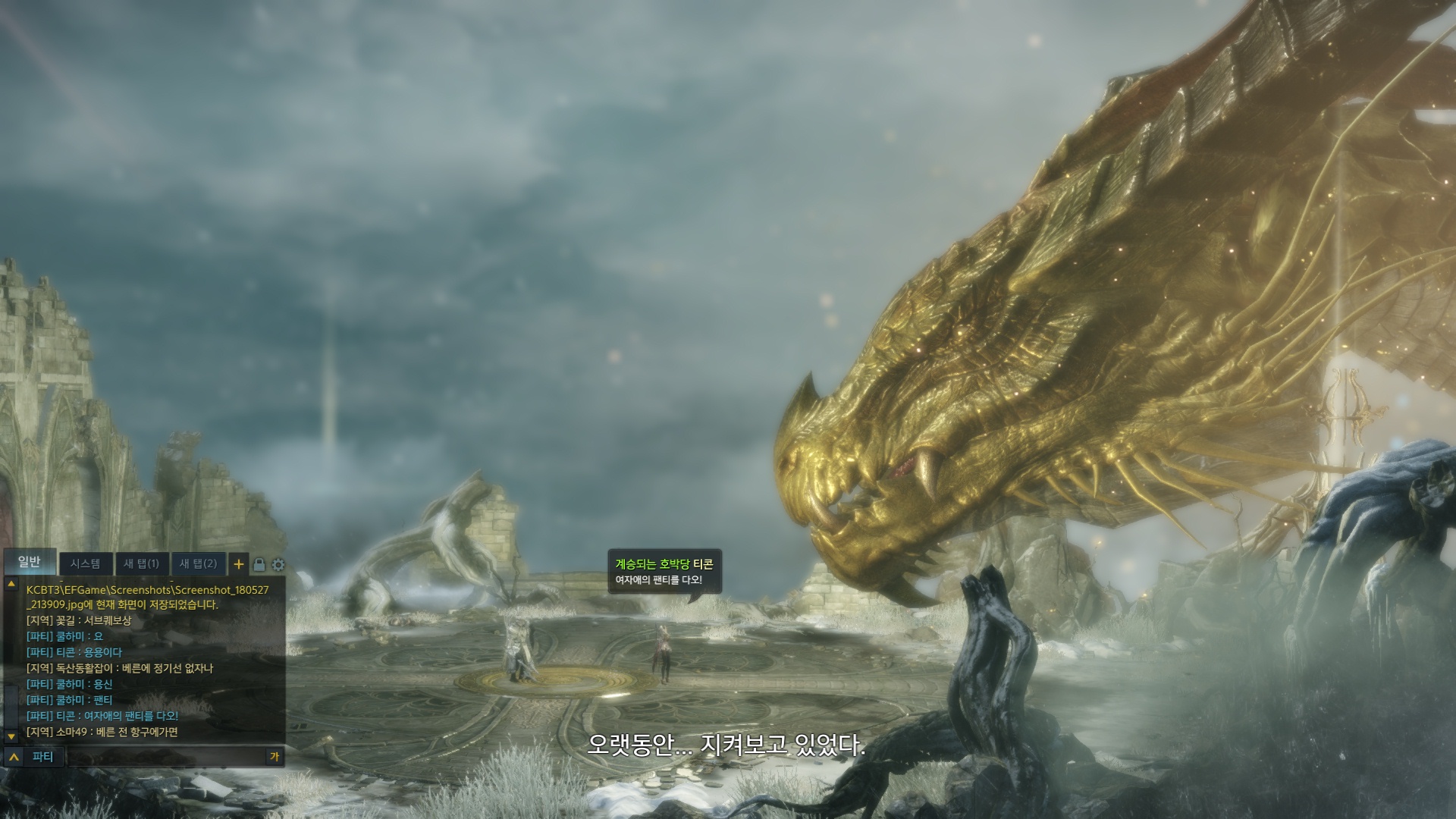The height and width of the screenshot is (819, 1456).
Task: Open chat settings via the gear icon
Action: point(278,564)
